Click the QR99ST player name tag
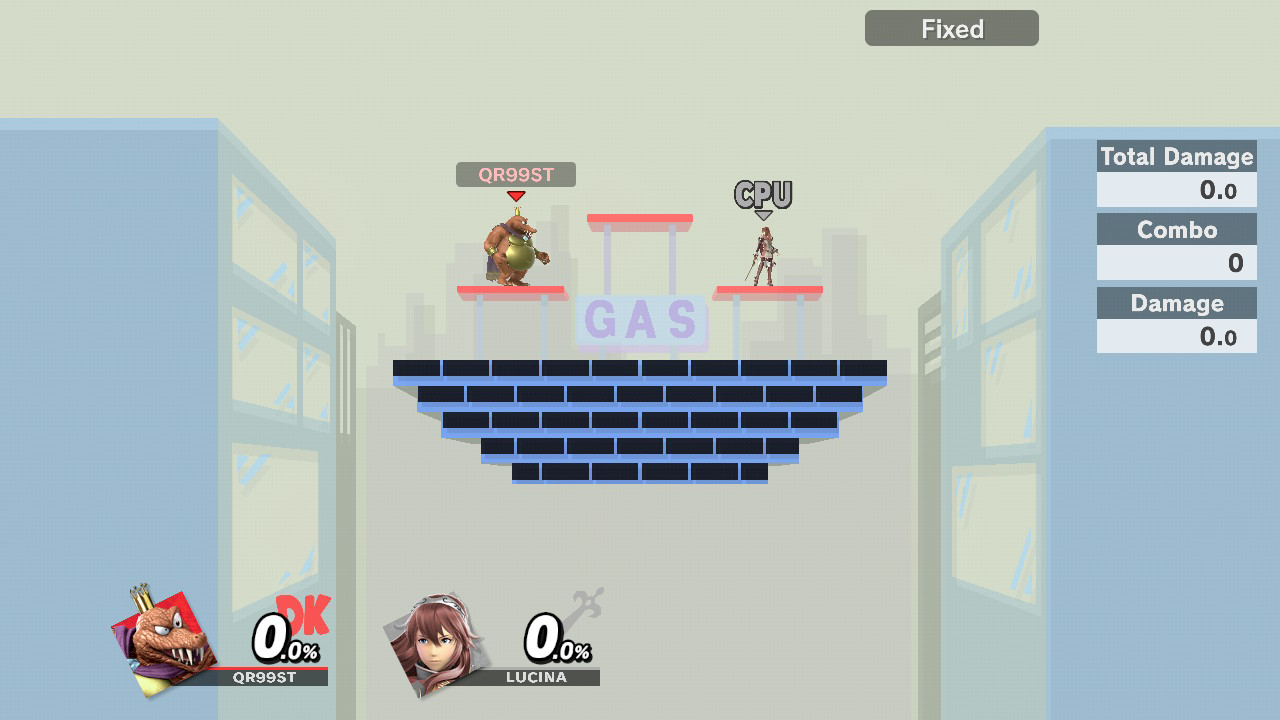 pos(515,175)
